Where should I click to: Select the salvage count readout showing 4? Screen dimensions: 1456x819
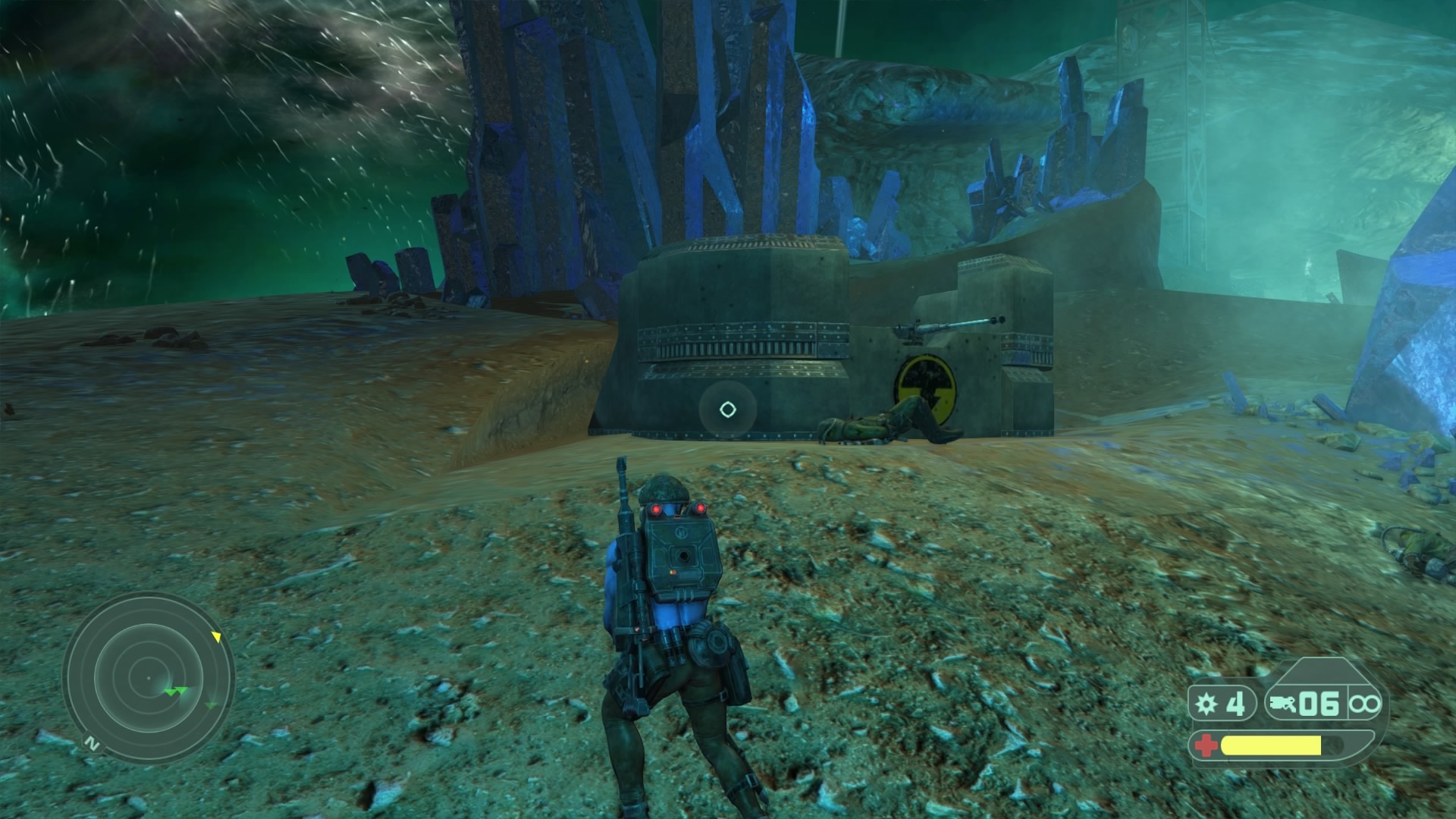pos(1236,704)
